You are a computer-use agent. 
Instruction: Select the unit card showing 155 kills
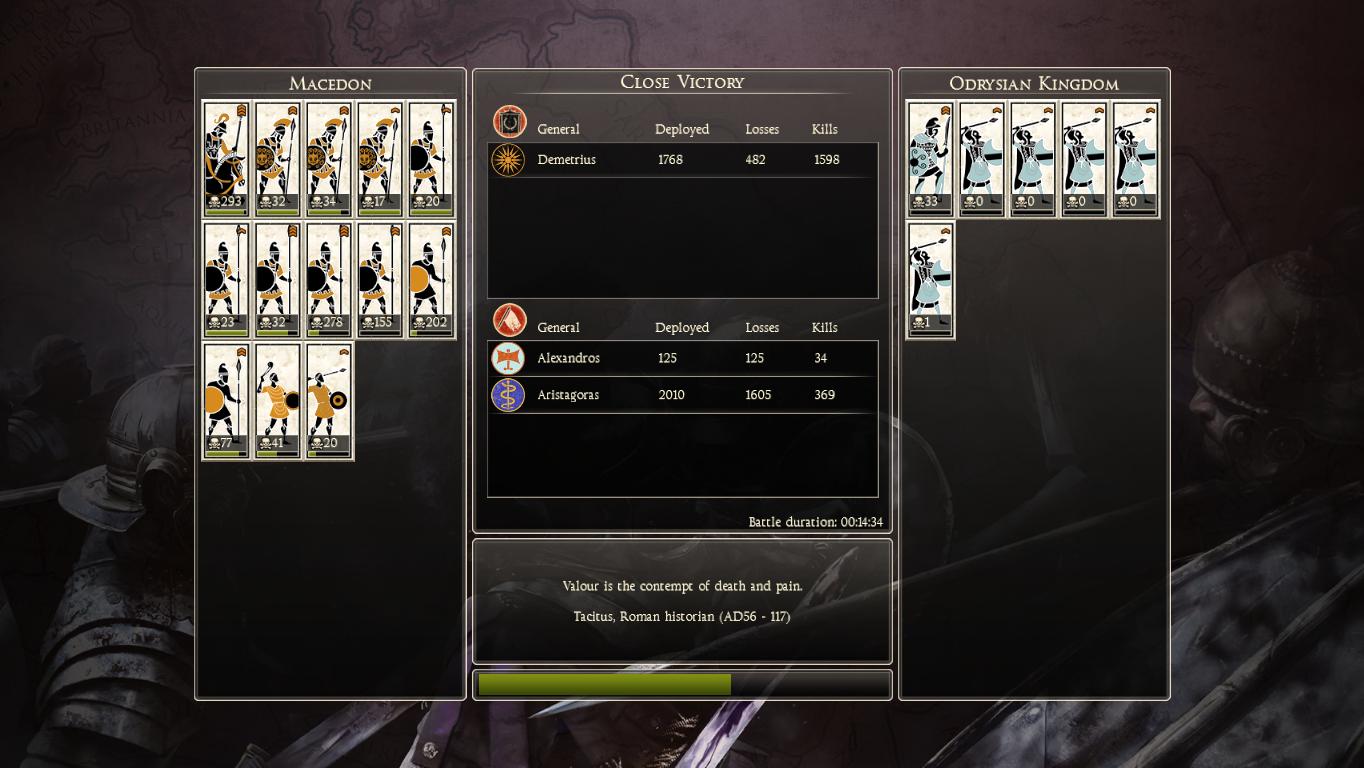pyautogui.click(x=380, y=279)
